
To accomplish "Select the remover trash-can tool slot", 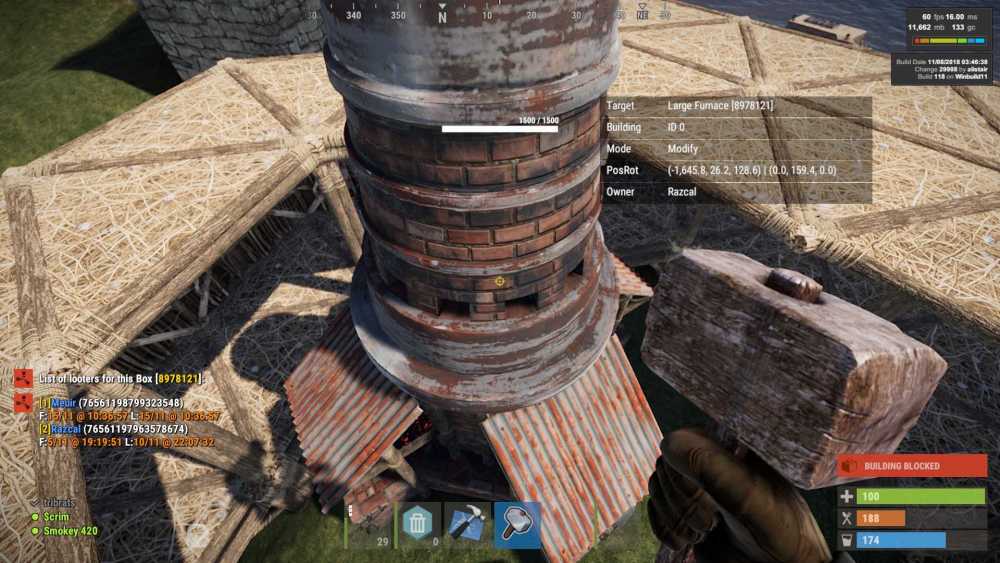I will coord(417,524).
